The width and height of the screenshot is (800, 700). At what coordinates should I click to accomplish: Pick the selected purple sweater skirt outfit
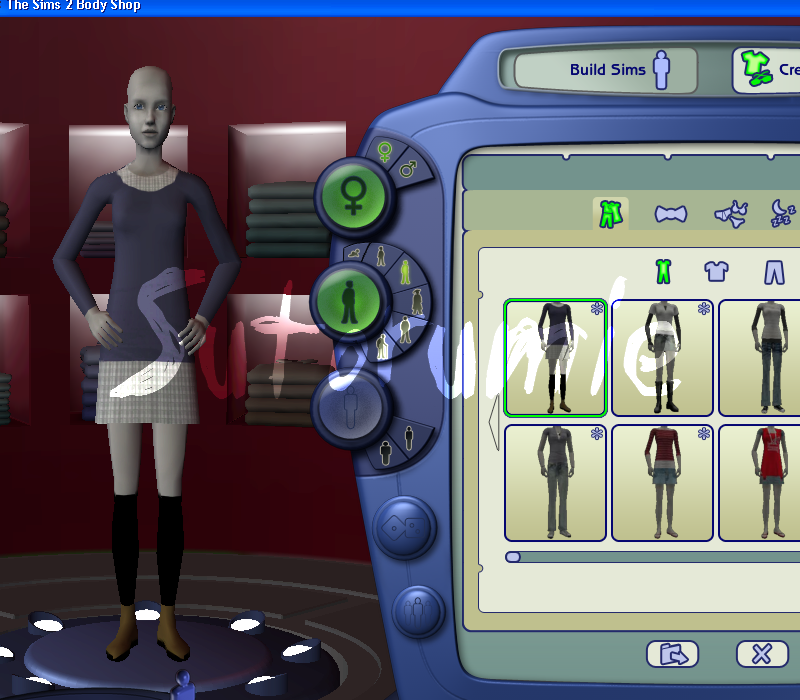(x=555, y=357)
